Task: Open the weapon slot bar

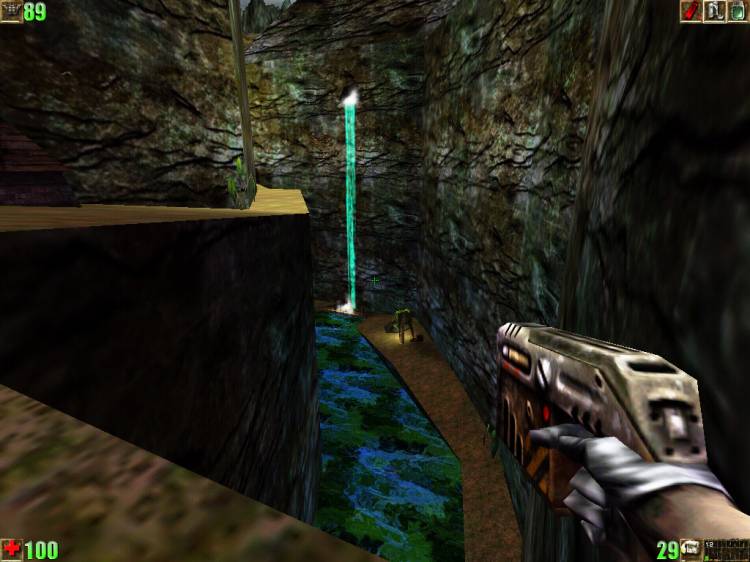Action: pos(726,549)
